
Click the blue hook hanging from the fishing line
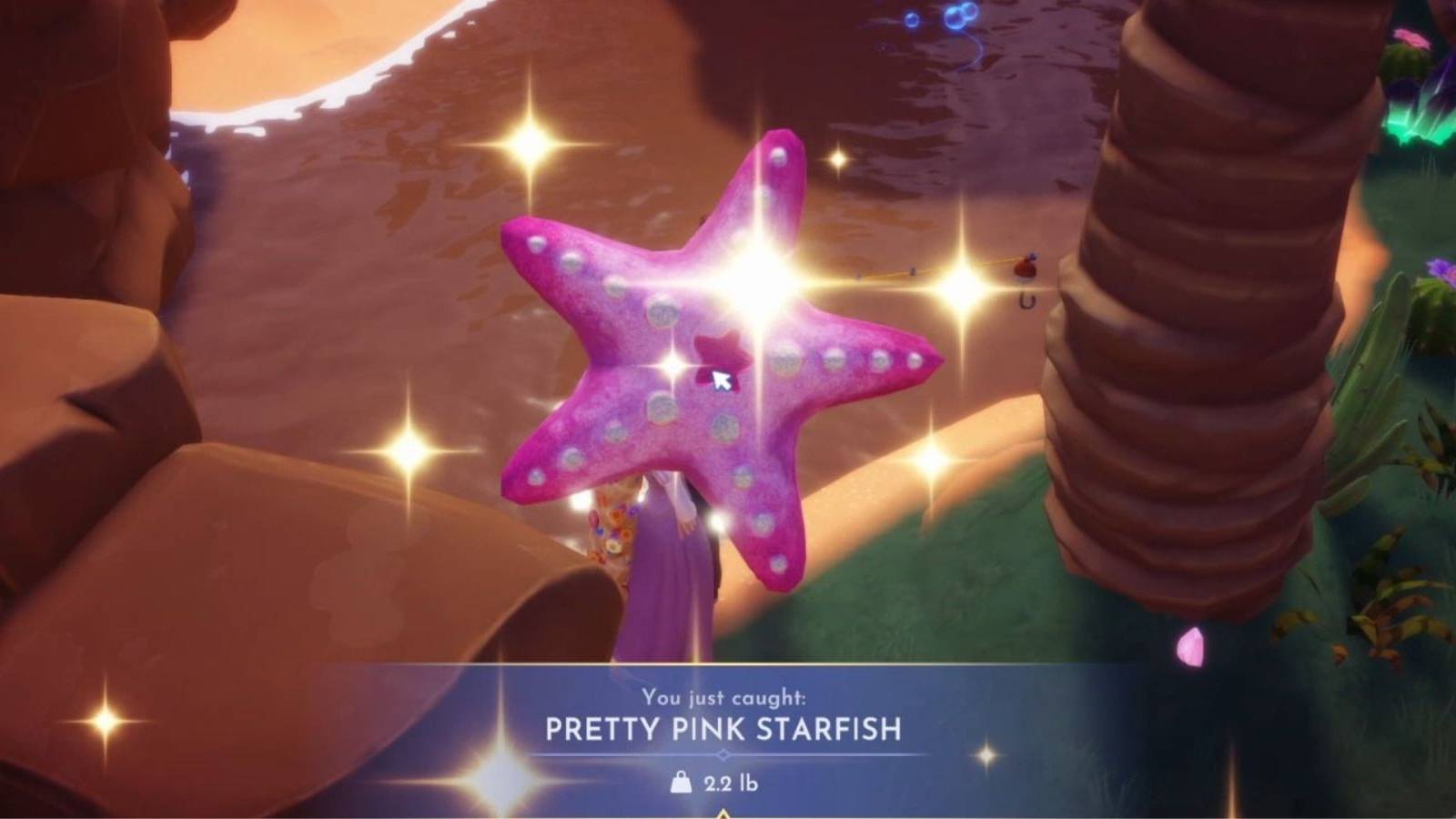click(1026, 300)
